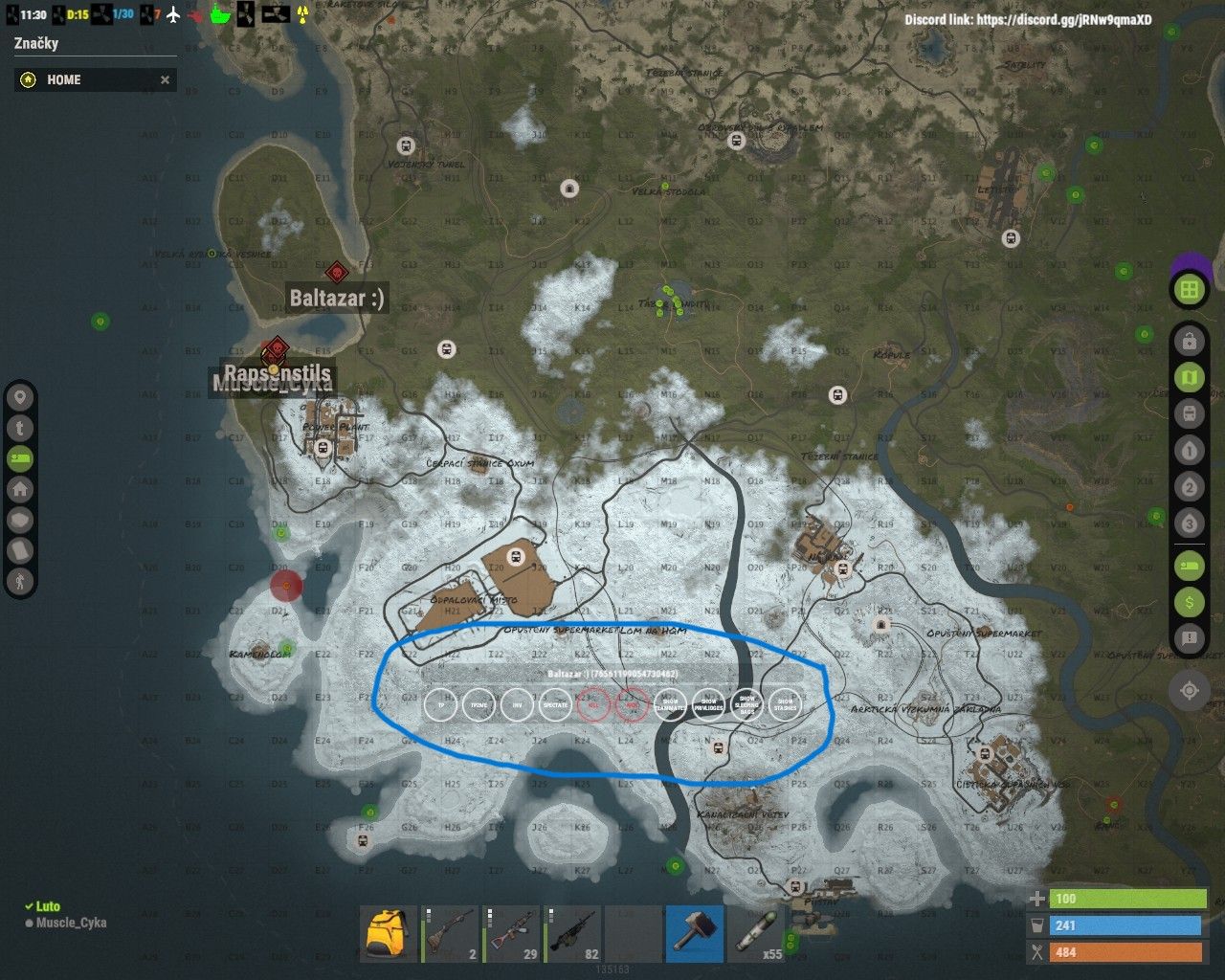1225x980 pixels.
Task: Select the location pin marker tool
Action: coord(20,397)
